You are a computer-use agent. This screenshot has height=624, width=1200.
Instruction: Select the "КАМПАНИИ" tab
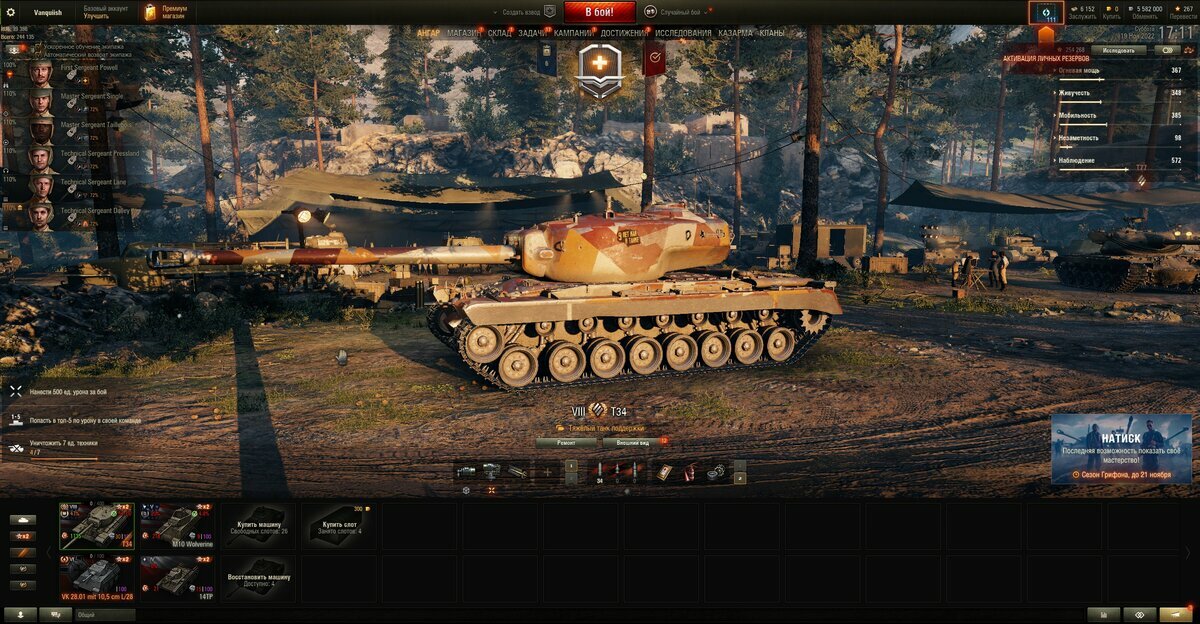(x=574, y=33)
